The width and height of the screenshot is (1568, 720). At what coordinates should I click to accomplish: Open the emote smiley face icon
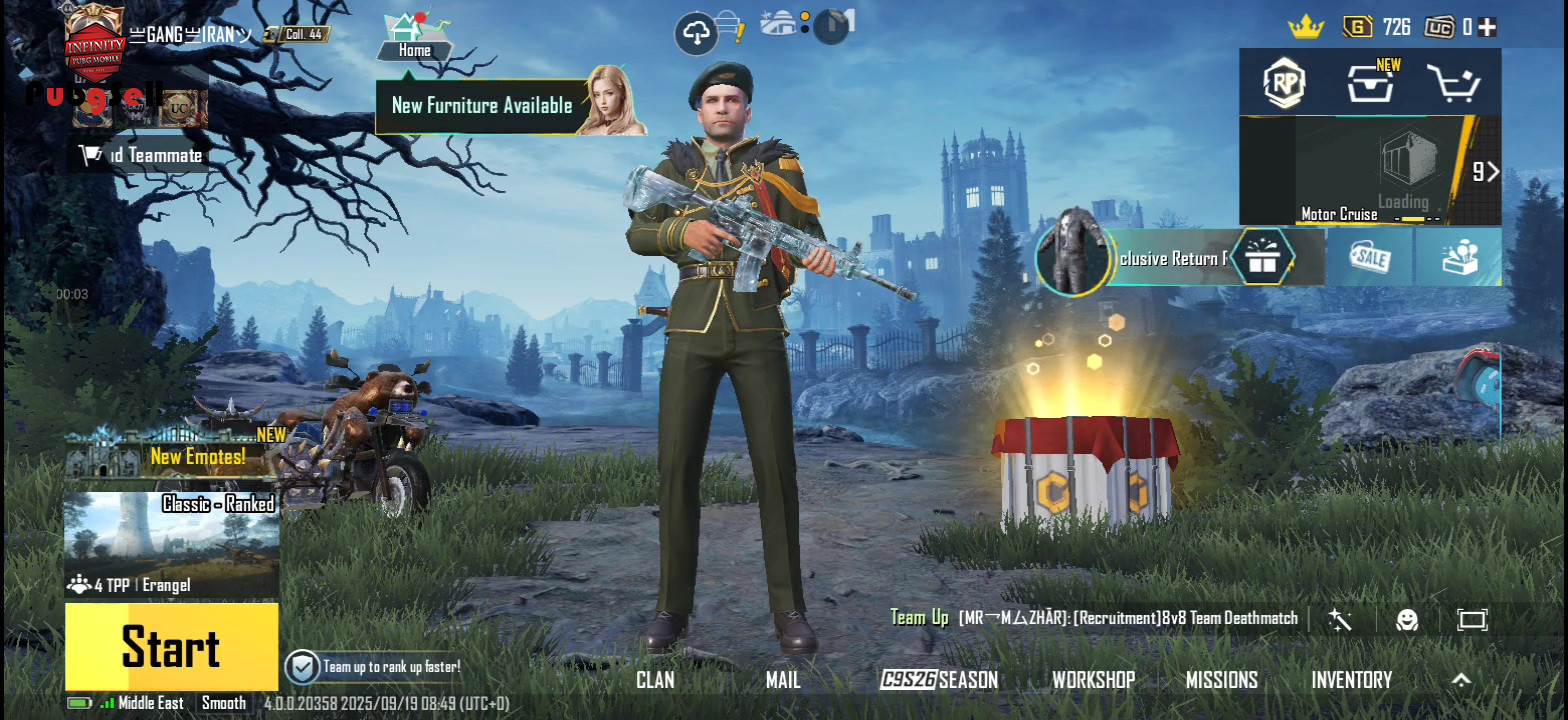[1407, 620]
